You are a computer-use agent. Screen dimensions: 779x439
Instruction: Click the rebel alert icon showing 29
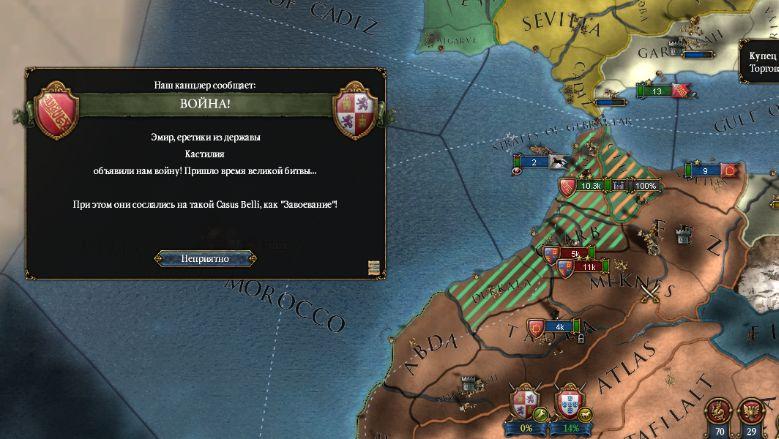pos(750,413)
